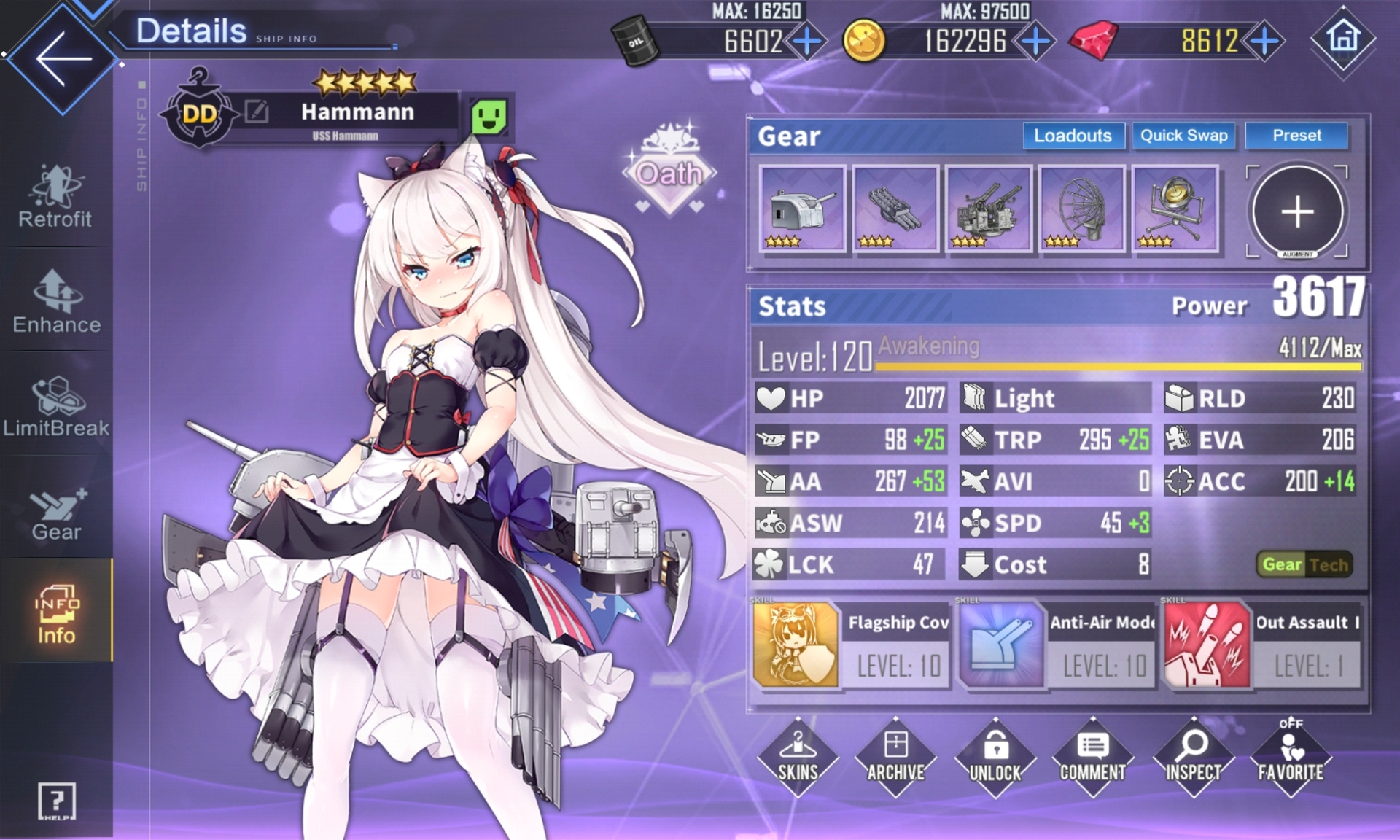Tap the Oath ring button

pos(669,172)
